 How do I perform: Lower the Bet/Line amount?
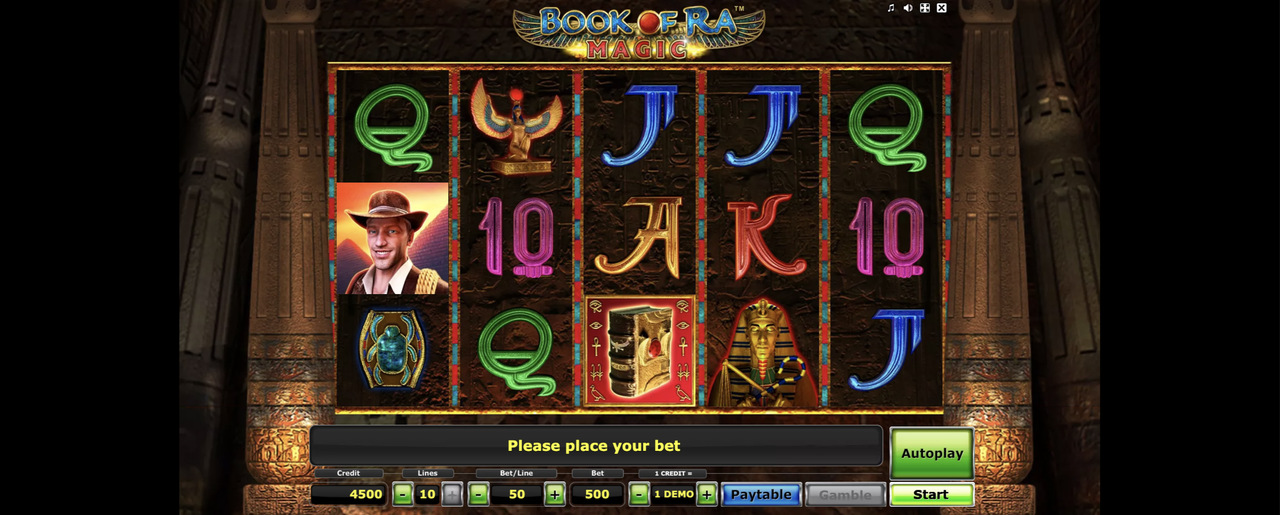coord(479,494)
